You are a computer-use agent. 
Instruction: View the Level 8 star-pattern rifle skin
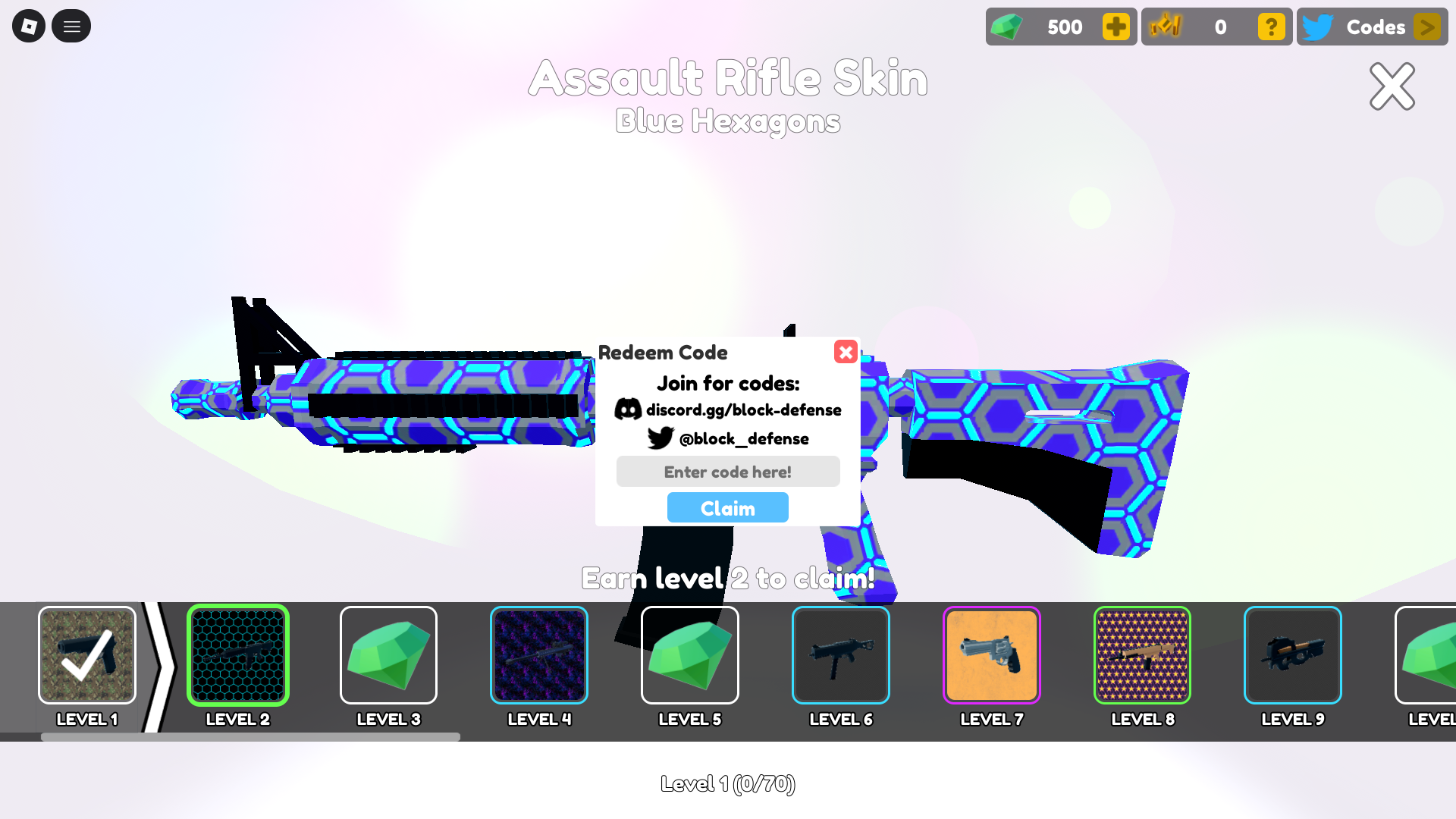pyautogui.click(x=1142, y=655)
